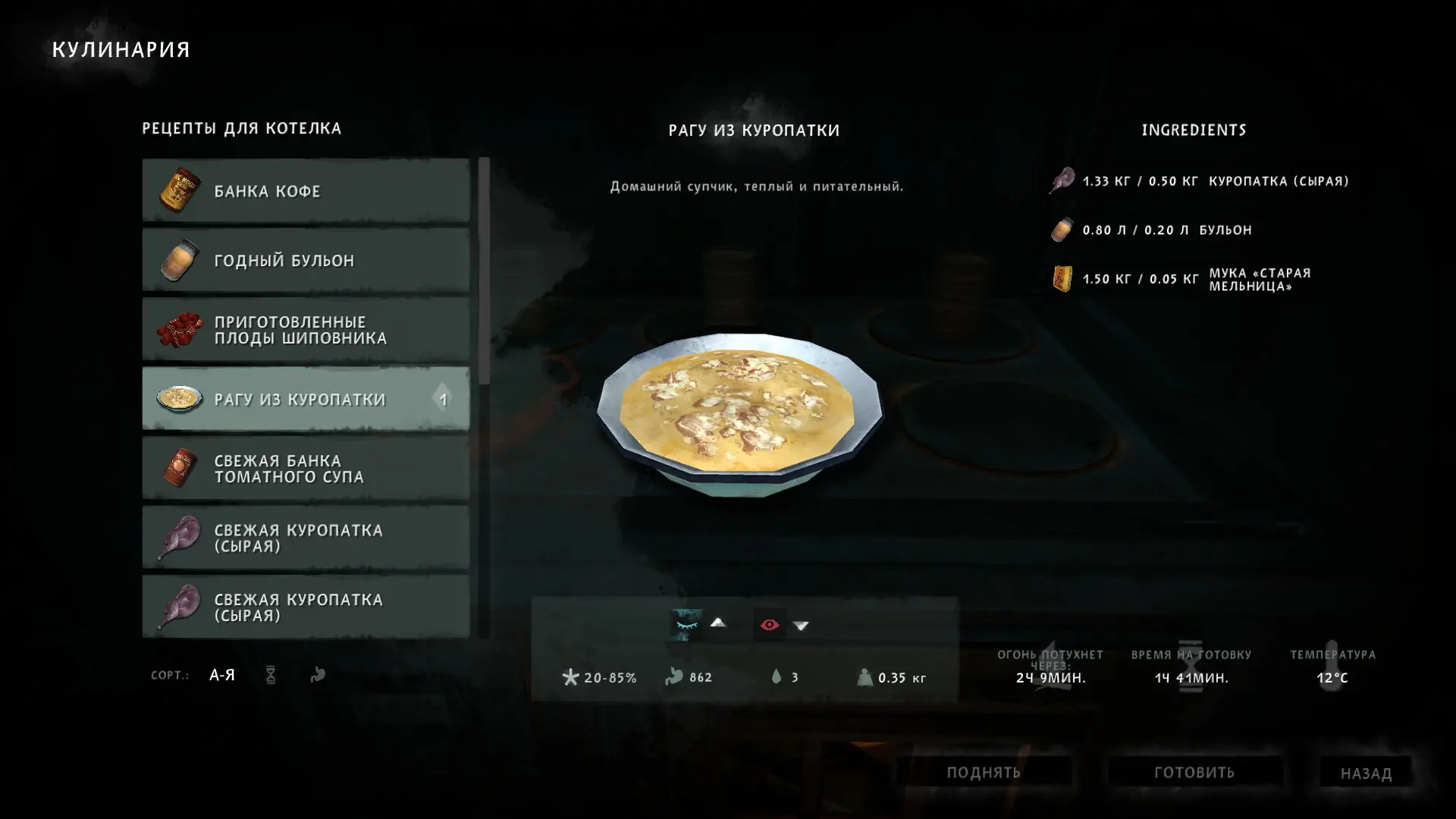Select the Банка кофе recipe

click(306, 190)
